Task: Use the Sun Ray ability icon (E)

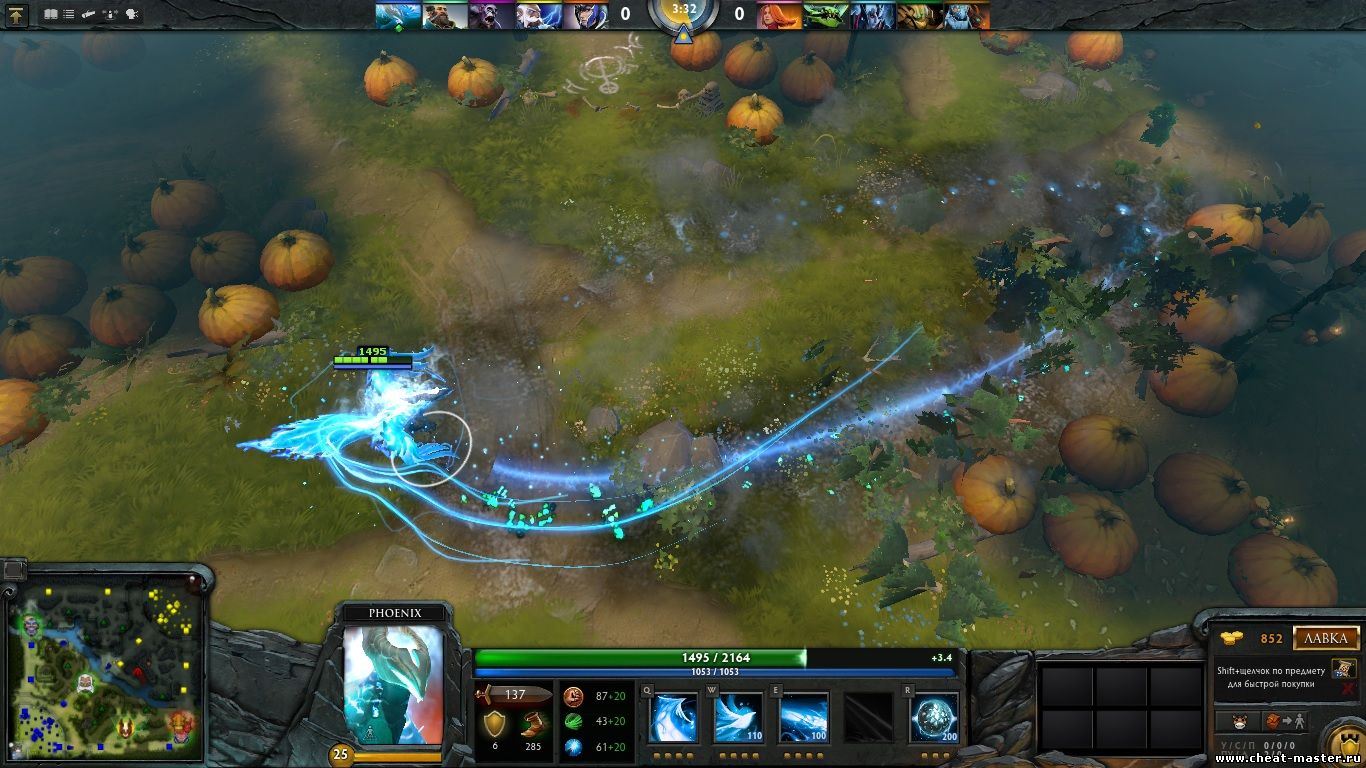Action: pyautogui.click(x=804, y=718)
